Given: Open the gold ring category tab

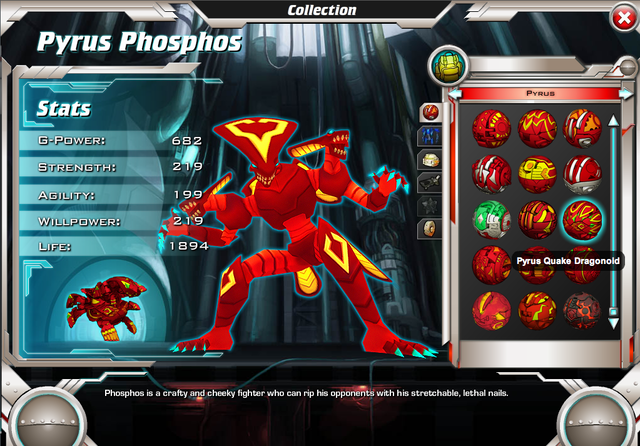Looking at the screenshot, I should [x=429, y=228].
